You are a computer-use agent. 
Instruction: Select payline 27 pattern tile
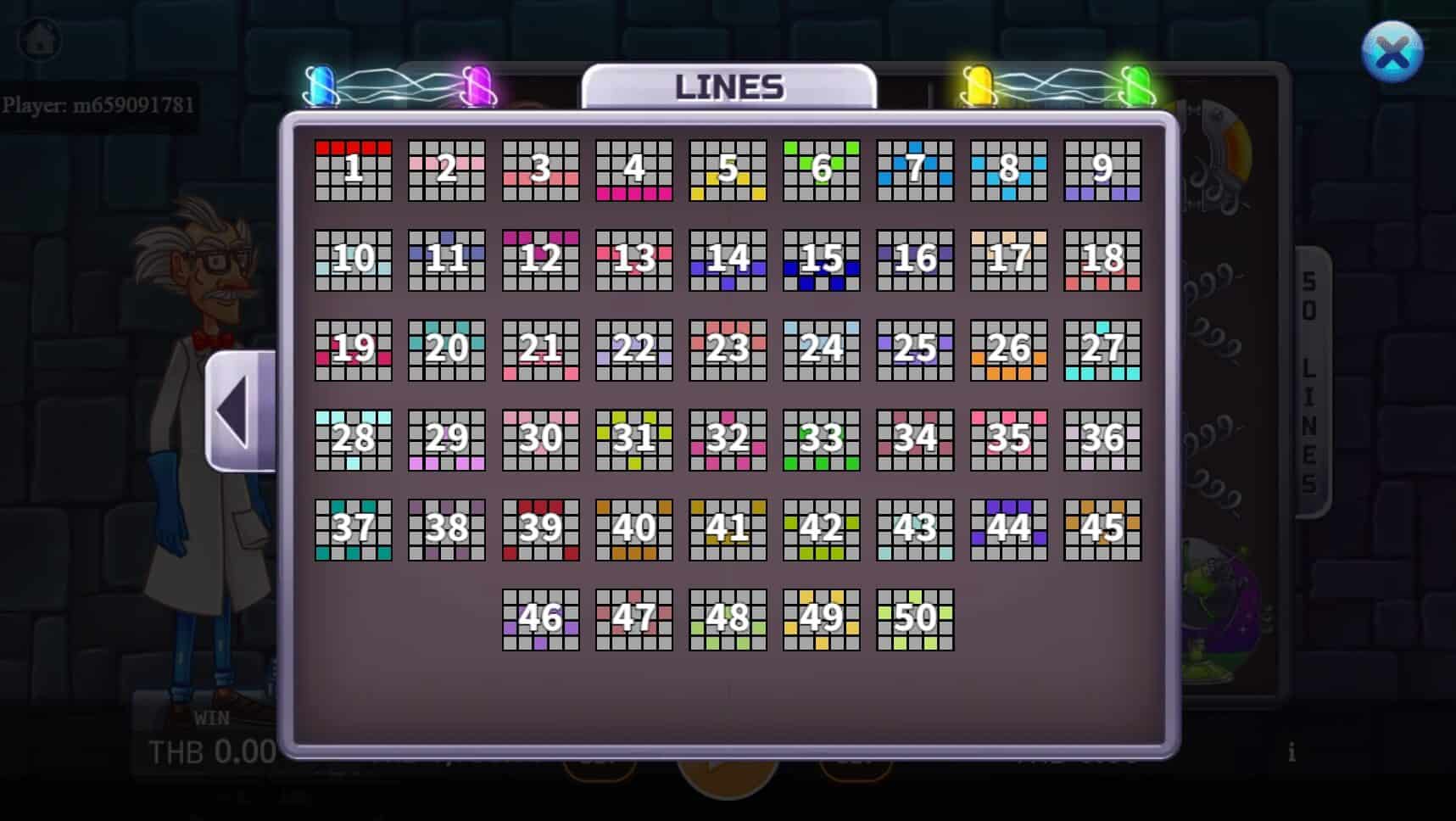point(1101,350)
